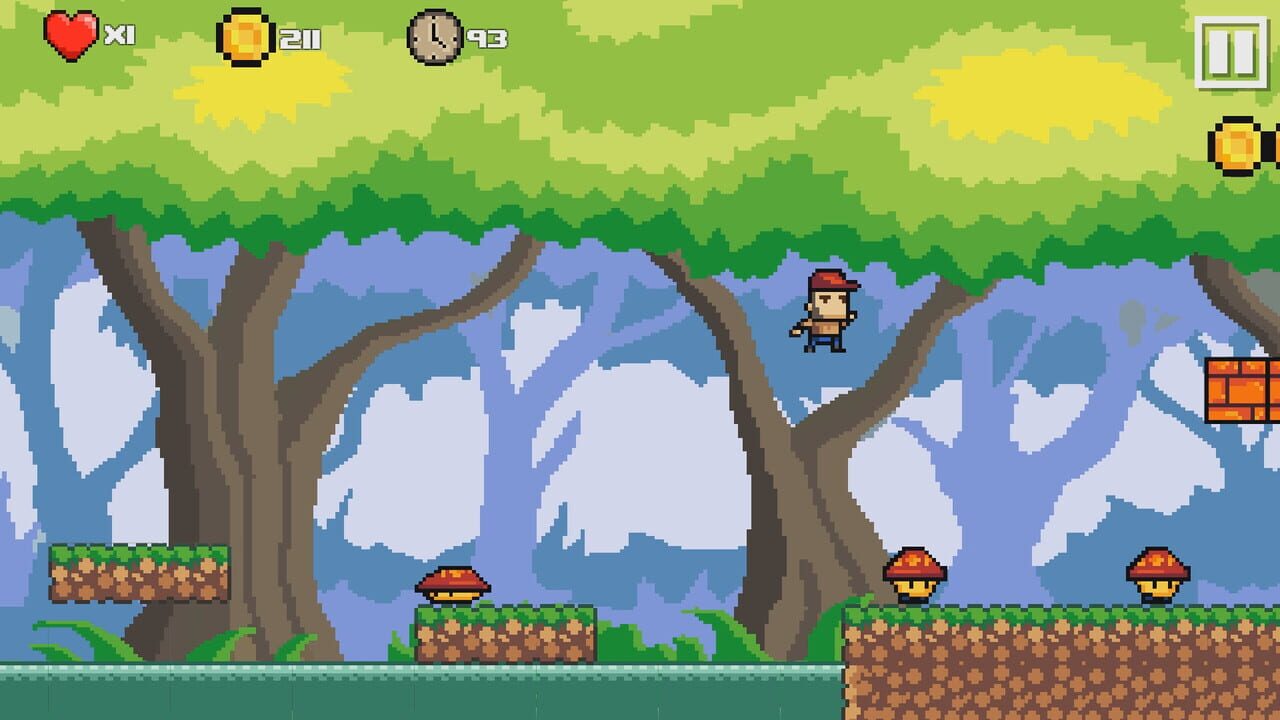Click the mushroom enemy near the player
This screenshot has width=1280, height=720.
pos(915,575)
